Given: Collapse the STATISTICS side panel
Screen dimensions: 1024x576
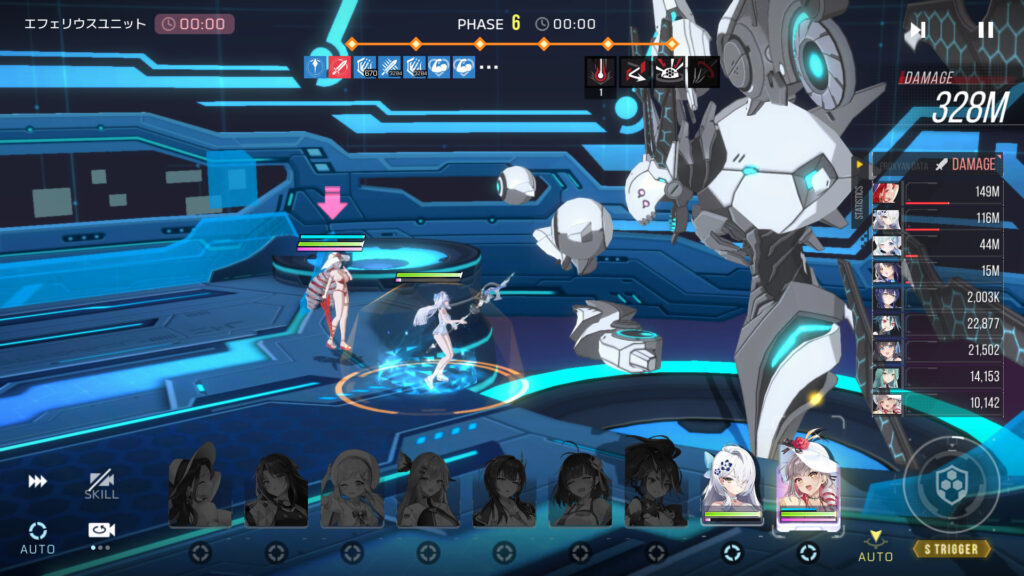Looking at the screenshot, I should 857,164.
